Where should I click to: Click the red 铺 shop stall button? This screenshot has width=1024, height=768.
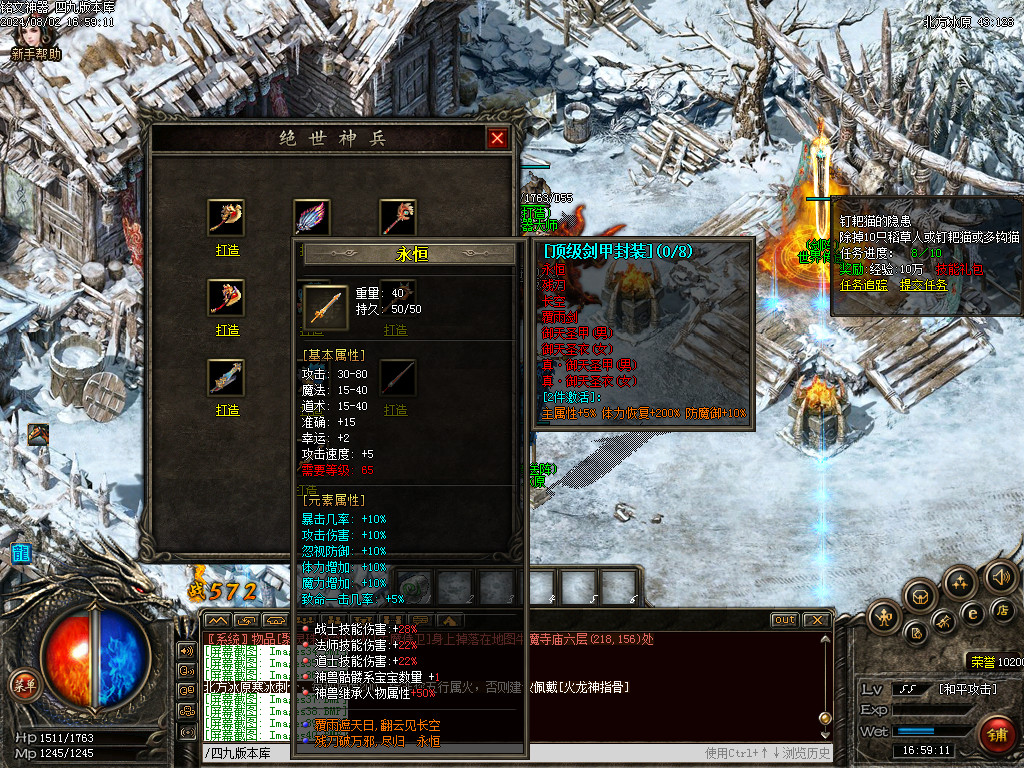pyautogui.click(x=995, y=733)
